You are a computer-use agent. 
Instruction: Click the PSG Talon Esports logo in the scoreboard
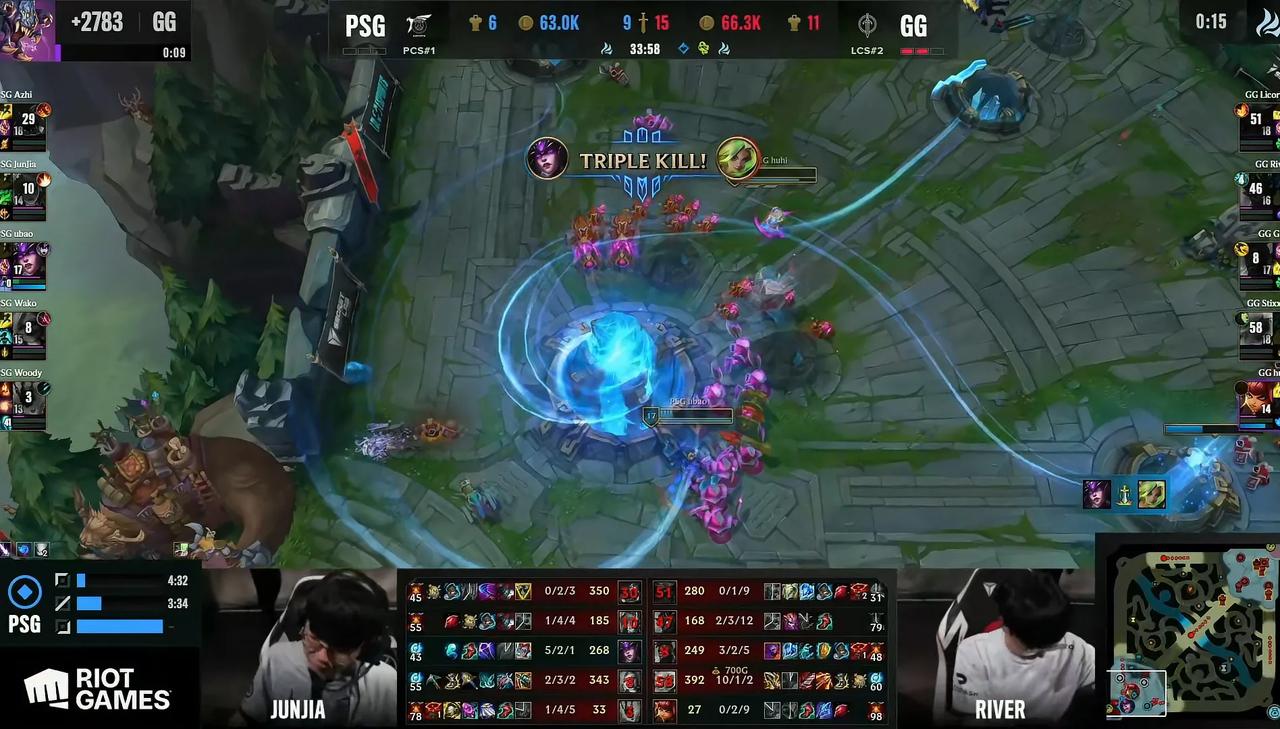click(x=417, y=24)
